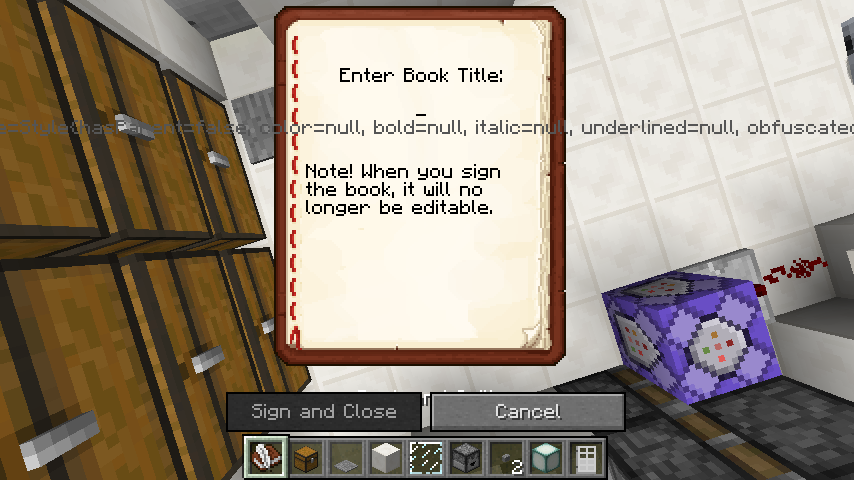Pick the white quartz block slot
854x480 pixels.
click(385, 459)
